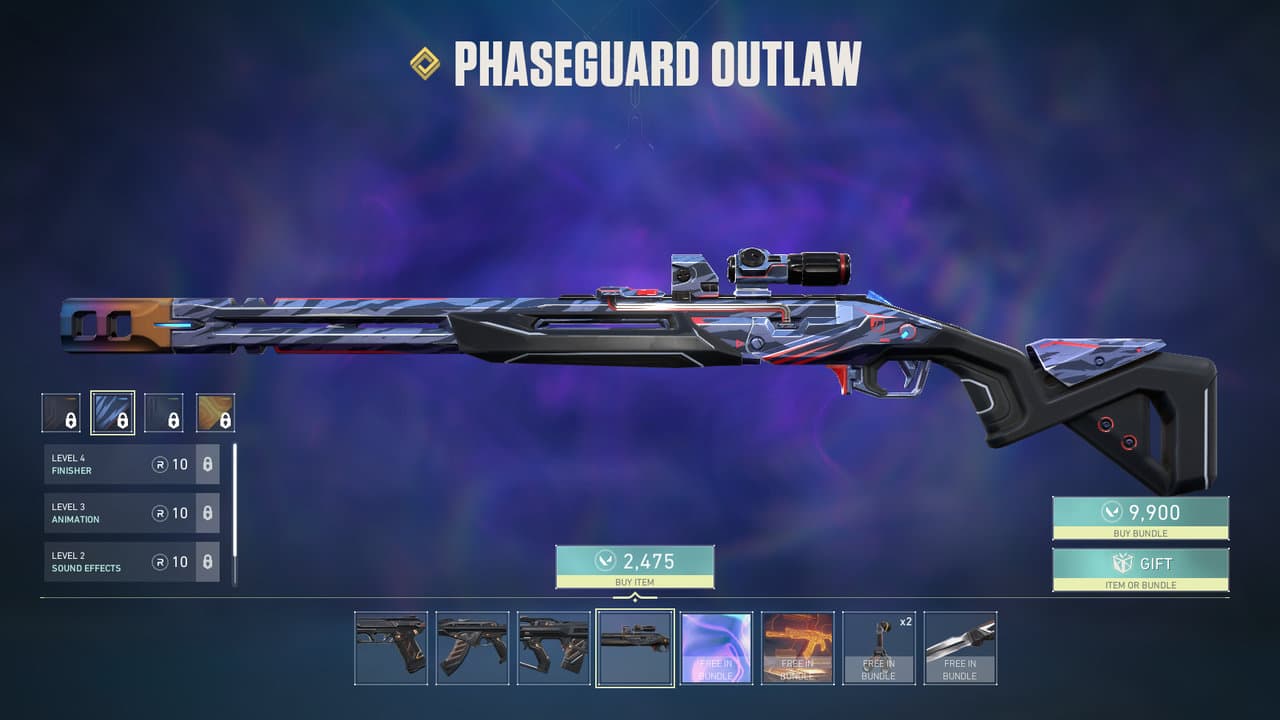This screenshot has height=720, width=1280.
Task: Open the Level 4 Finisher upgrade row
Action: coord(110,462)
